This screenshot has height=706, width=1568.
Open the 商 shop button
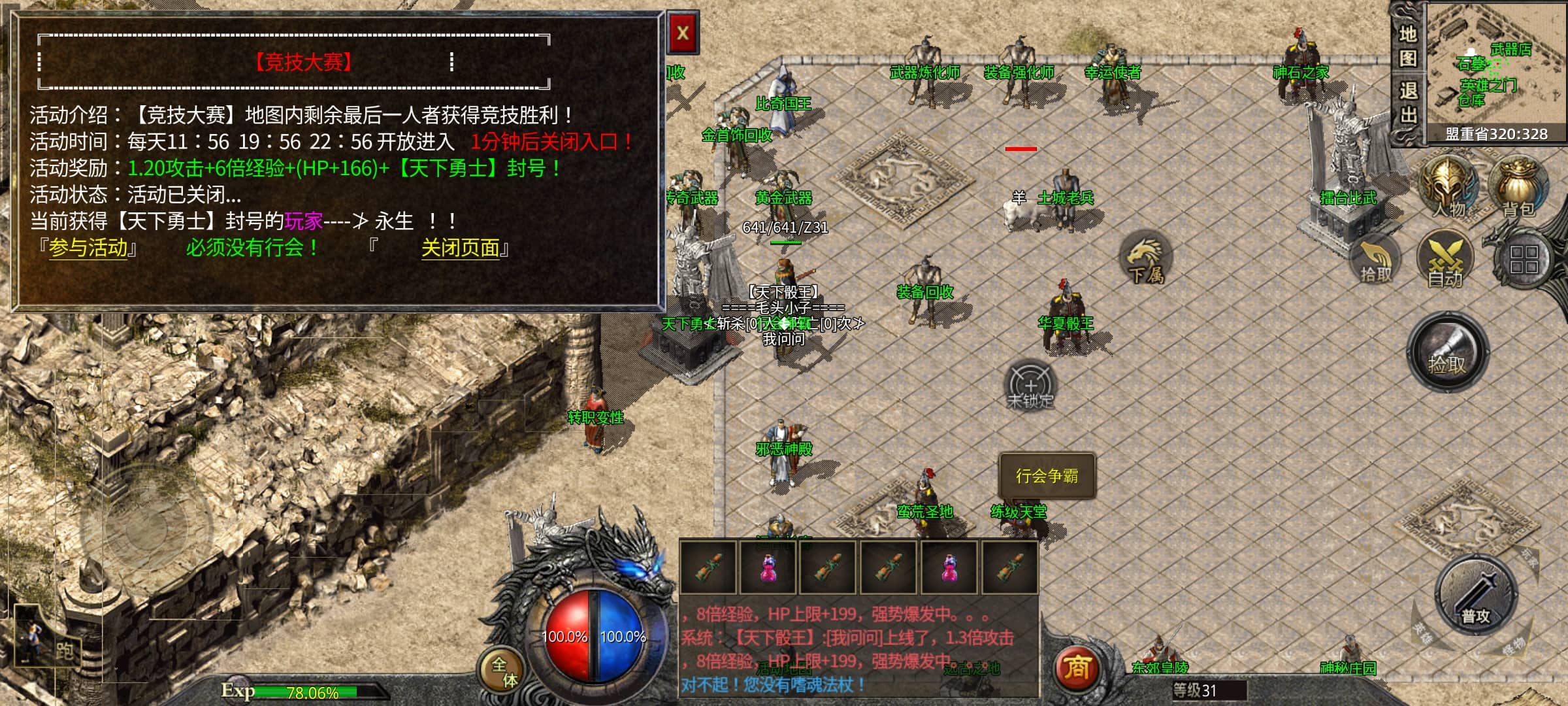coord(1077,668)
